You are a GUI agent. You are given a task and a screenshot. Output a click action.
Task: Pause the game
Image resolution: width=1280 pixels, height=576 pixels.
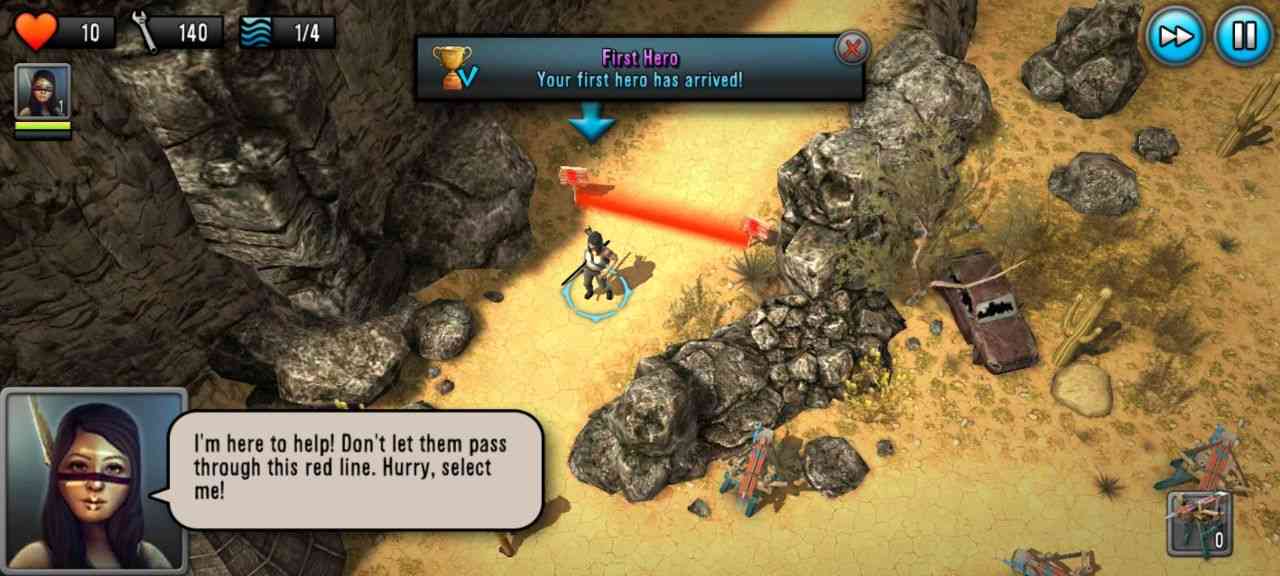click(x=1243, y=36)
